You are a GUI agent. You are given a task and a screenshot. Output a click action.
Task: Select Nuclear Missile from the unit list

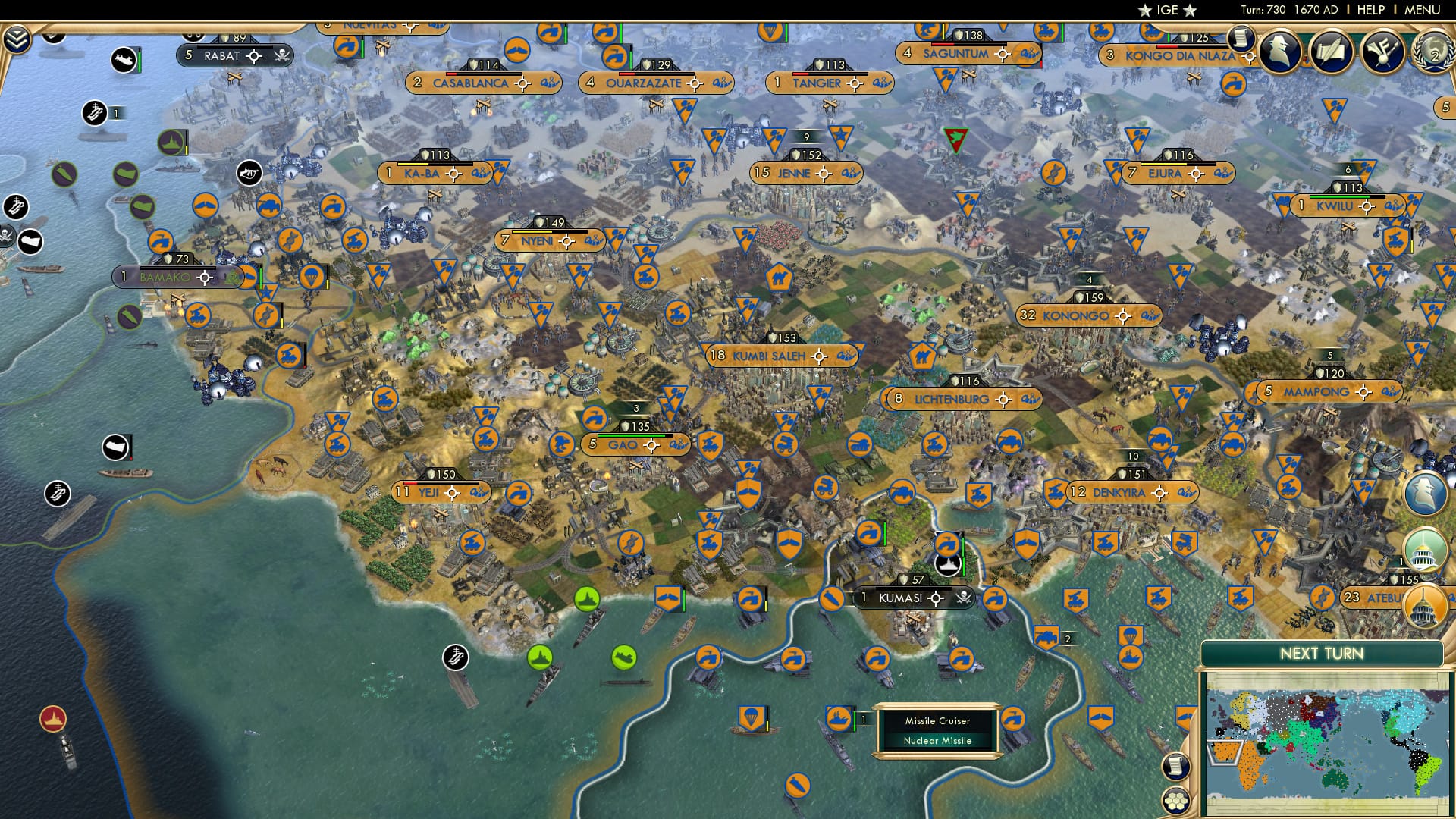[937, 741]
